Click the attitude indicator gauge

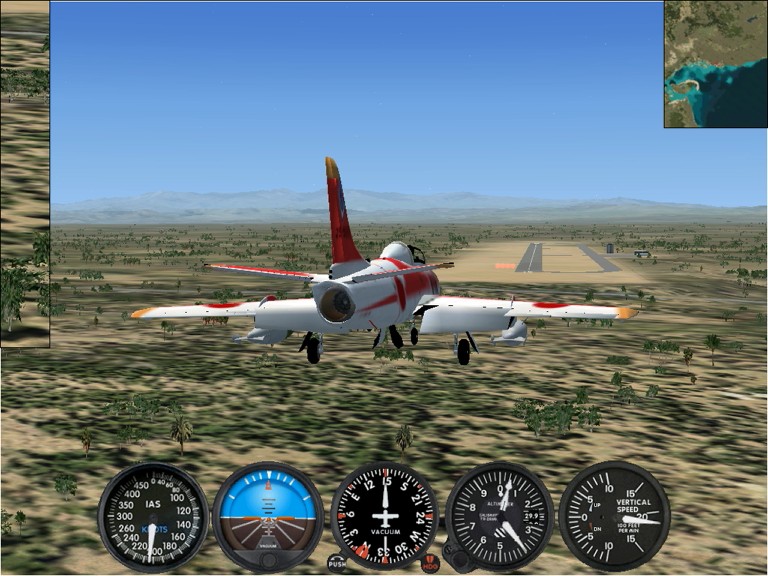(x=267, y=514)
